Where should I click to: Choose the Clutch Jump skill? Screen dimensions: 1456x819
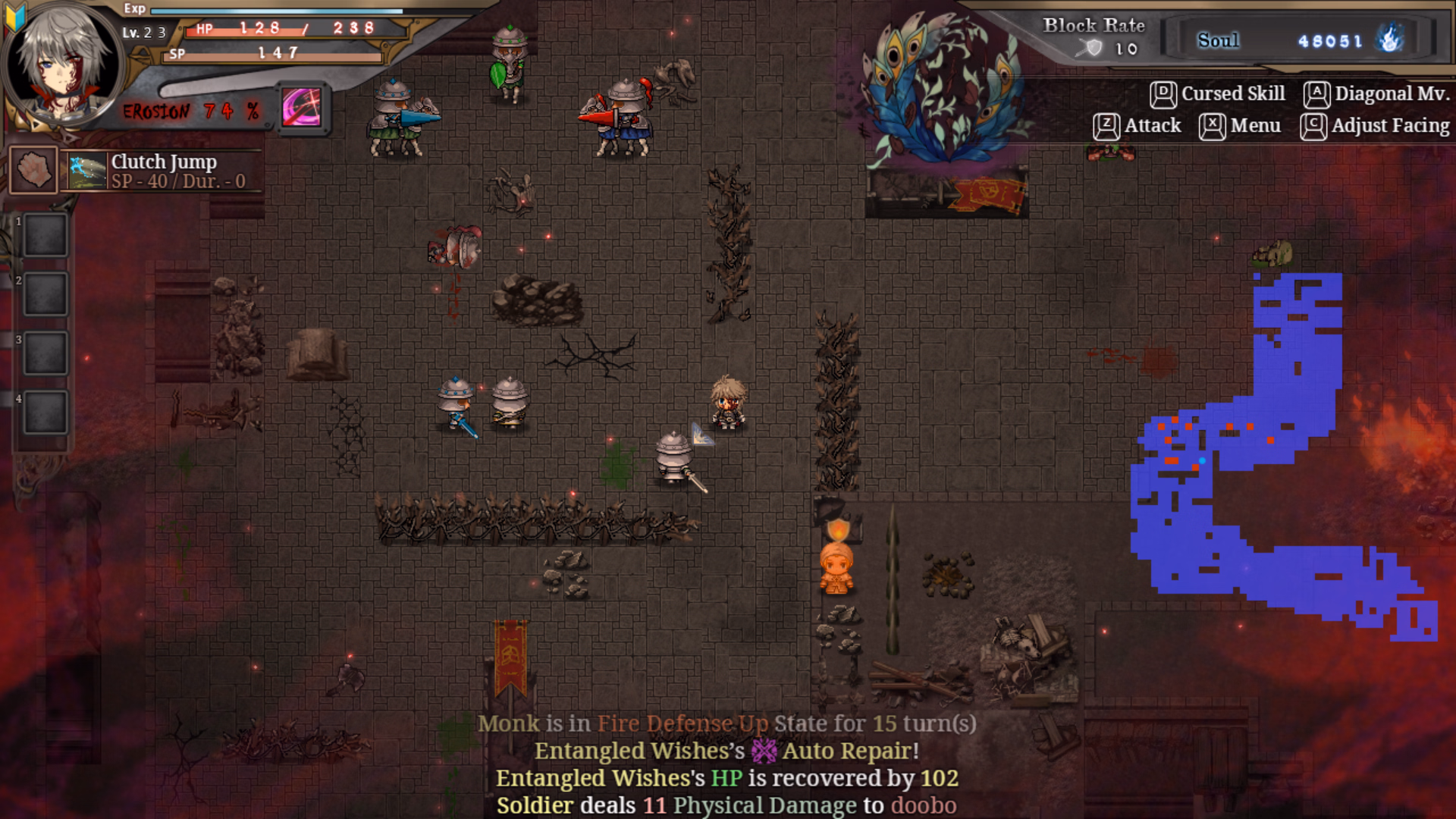click(163, 171)
